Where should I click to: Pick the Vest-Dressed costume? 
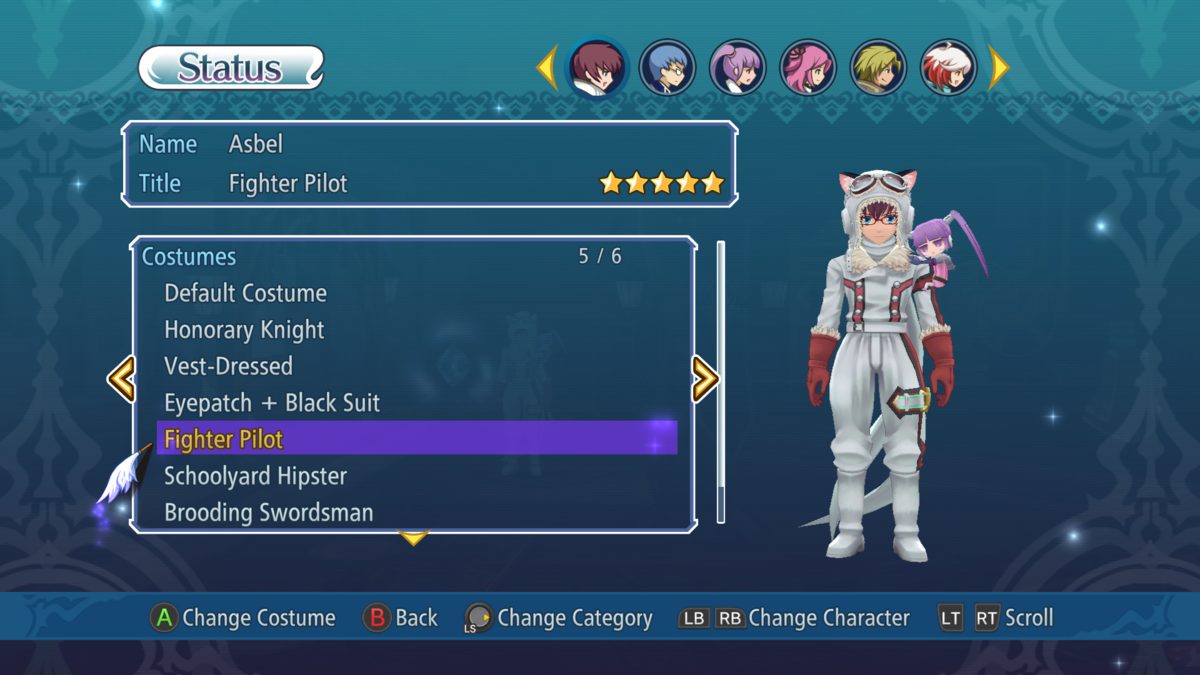click(228, 367)
